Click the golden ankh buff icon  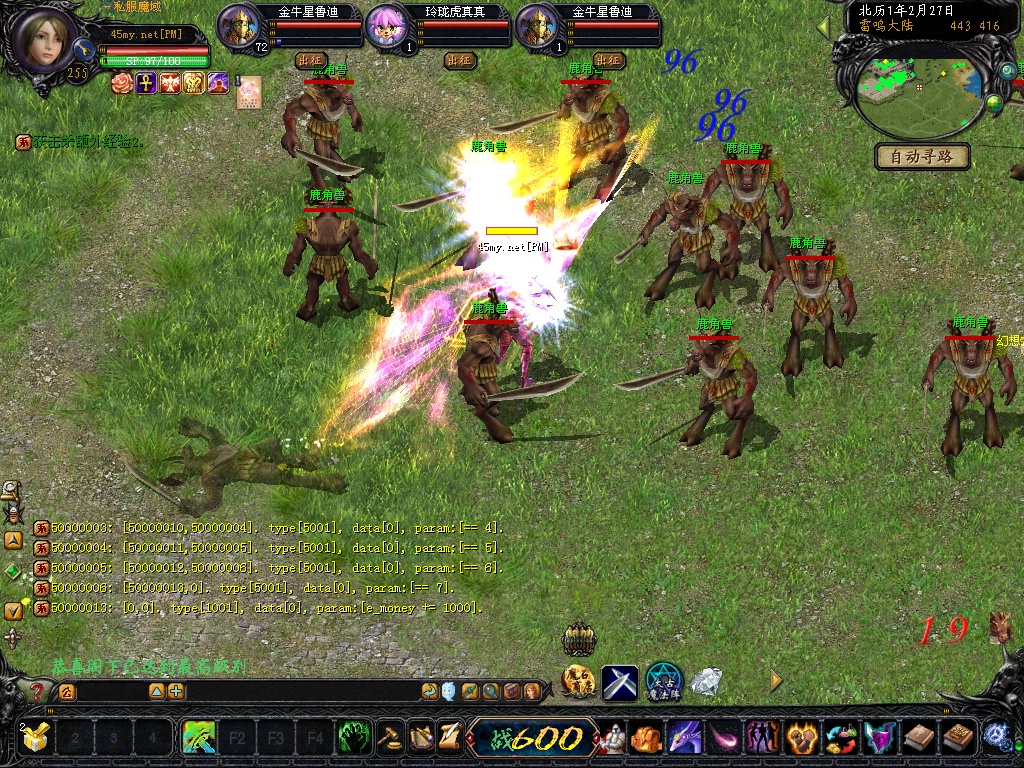pyautogui.click(x=146, y=83)
